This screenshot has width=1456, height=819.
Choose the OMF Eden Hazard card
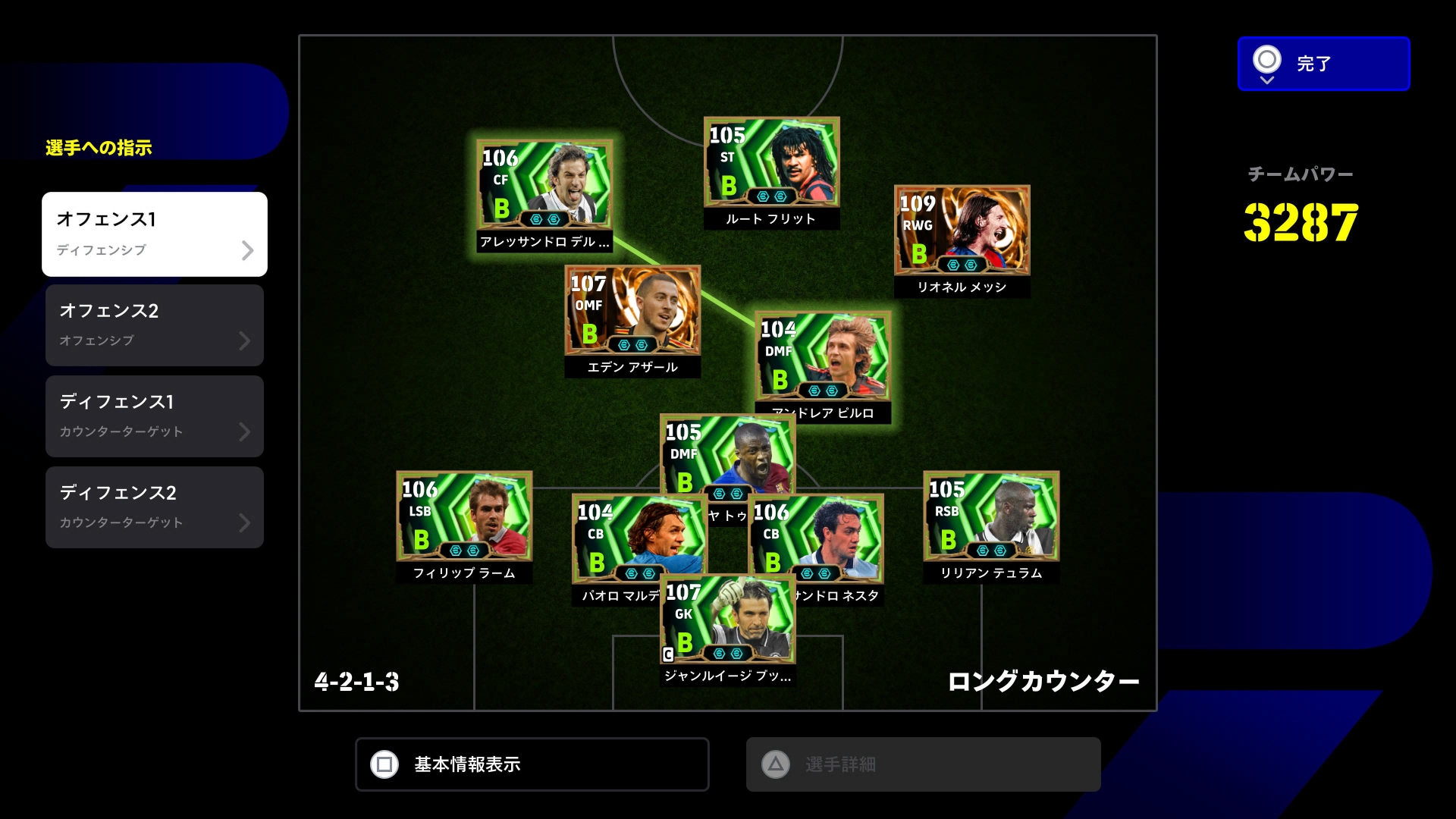click(x=632, y=312)
